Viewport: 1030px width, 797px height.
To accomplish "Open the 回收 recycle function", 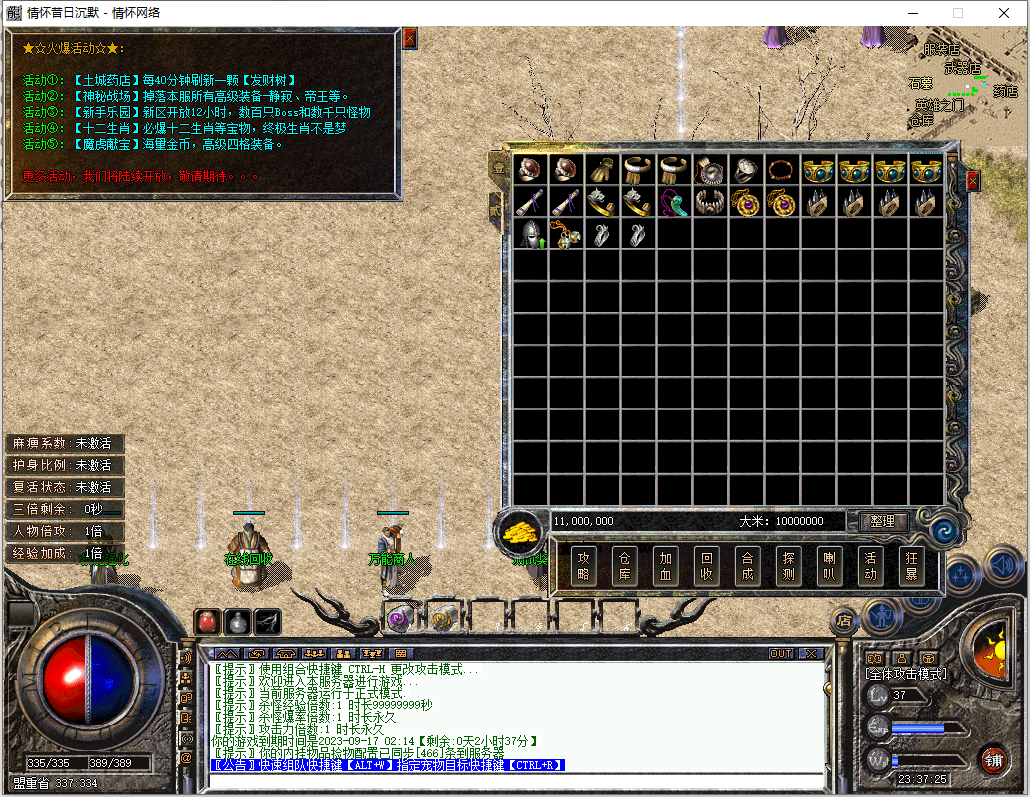I will pos(707,566).
